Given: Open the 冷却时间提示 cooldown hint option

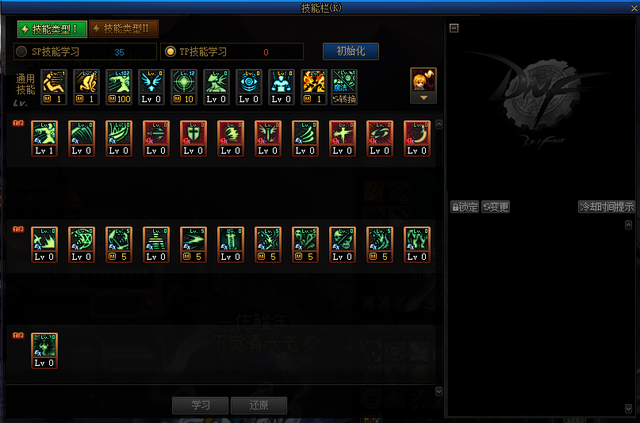Looking at the screenshot, I should coord(606,207).
